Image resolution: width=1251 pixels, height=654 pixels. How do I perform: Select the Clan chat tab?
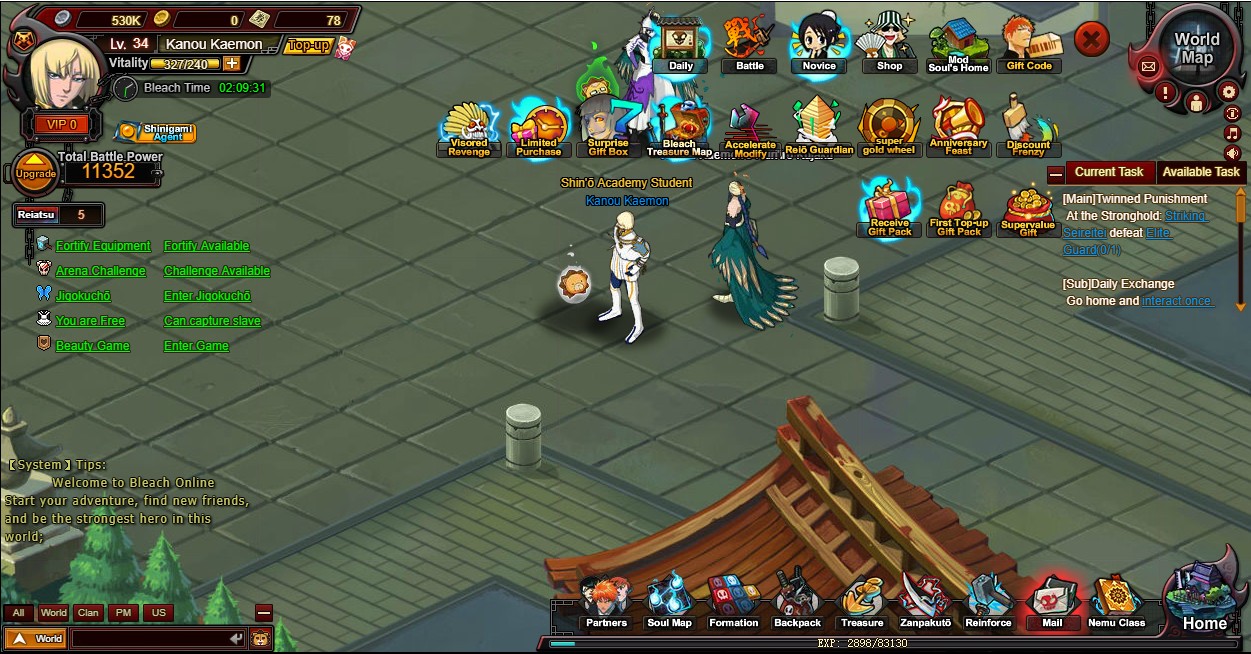(x=88, y=613)
